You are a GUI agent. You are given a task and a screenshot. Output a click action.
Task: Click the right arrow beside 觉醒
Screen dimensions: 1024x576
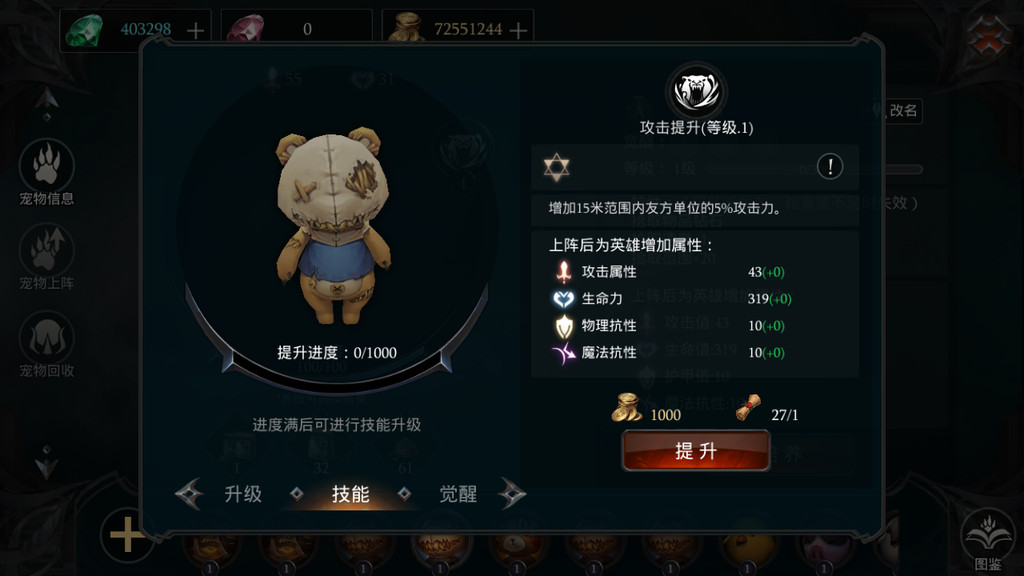click(x=511, y=493)
